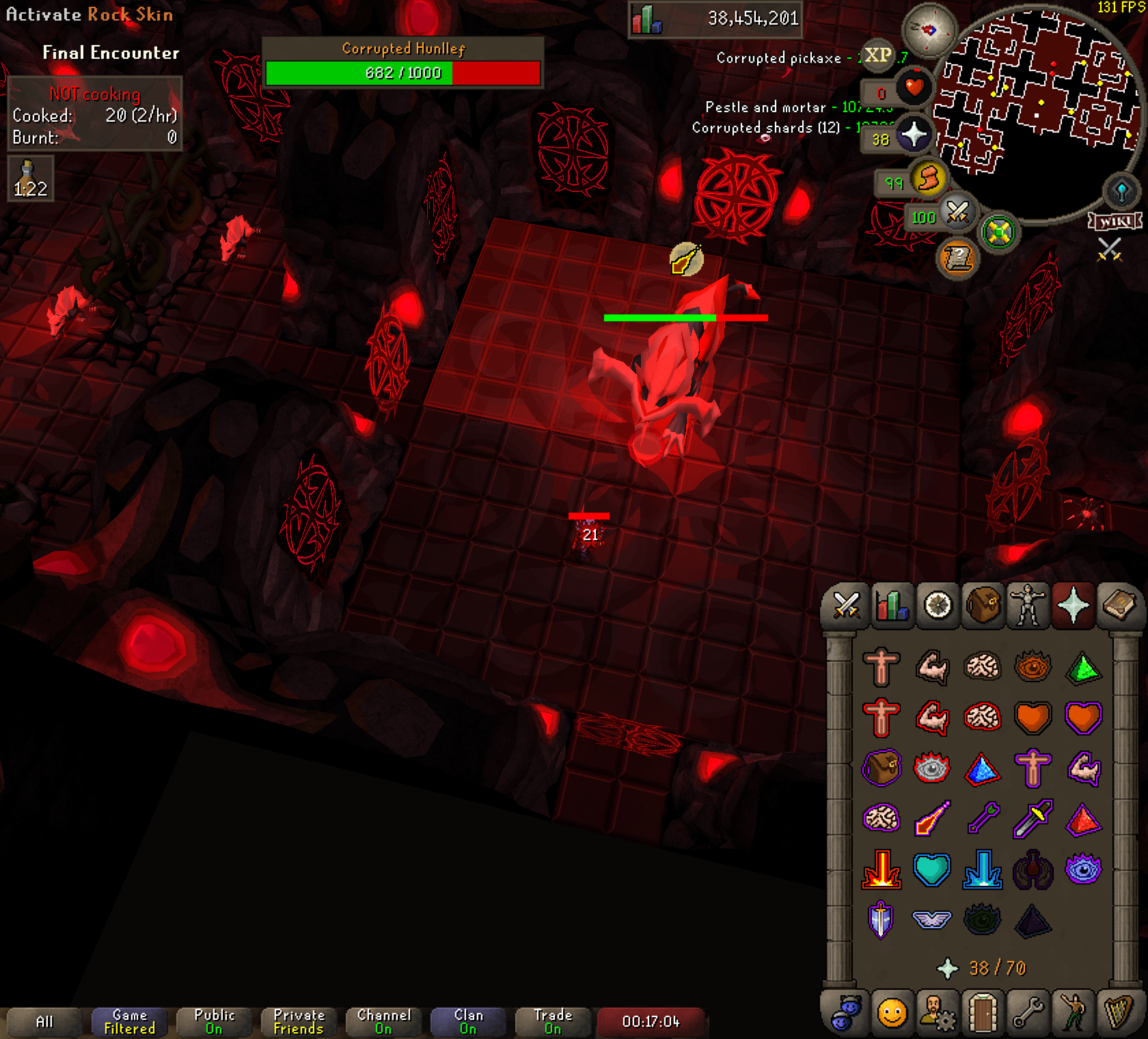1148x1039 pixels.
Task: Click the compass to face north
Action: coord(929,30)
